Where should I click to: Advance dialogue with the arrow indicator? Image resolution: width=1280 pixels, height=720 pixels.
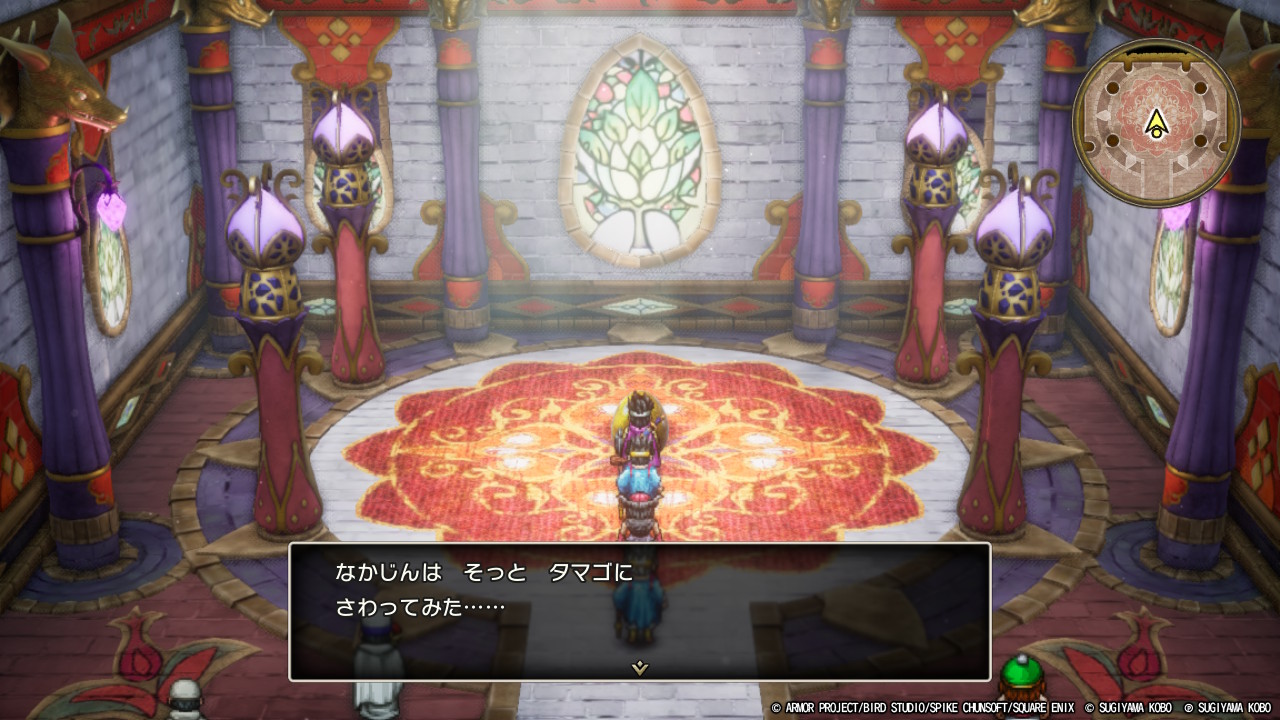point(640,668)
